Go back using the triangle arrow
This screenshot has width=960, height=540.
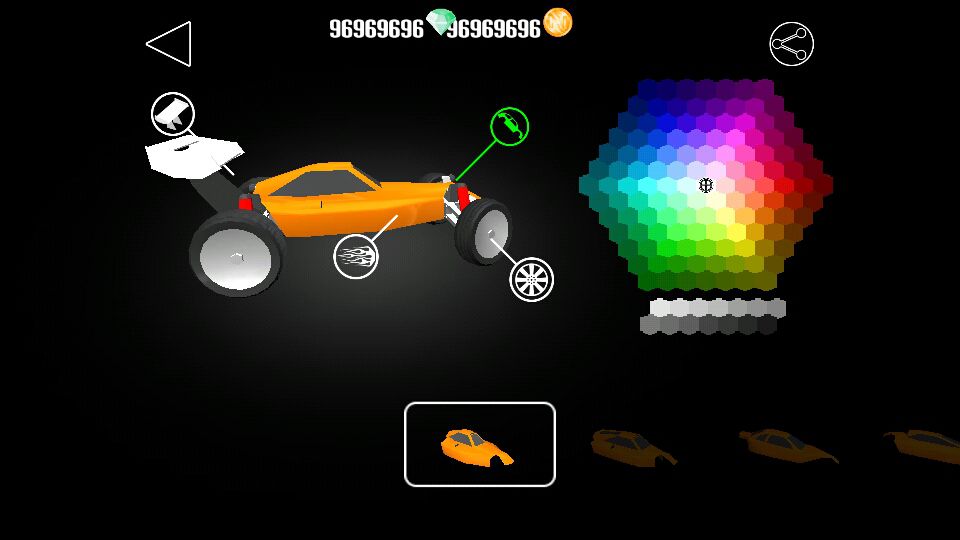tap(169, 44)
